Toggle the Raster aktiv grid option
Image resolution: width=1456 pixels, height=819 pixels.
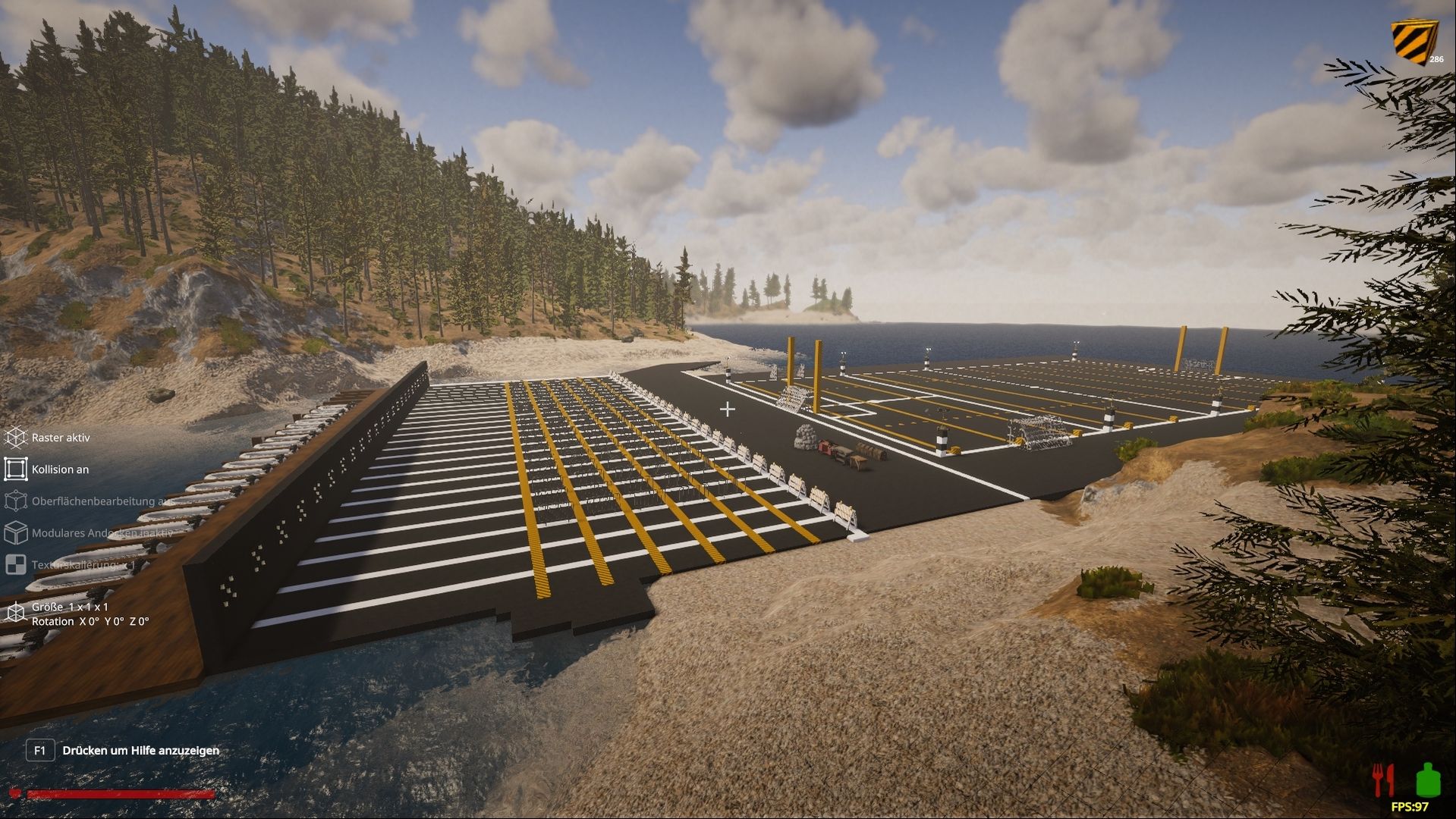[16, 438]
